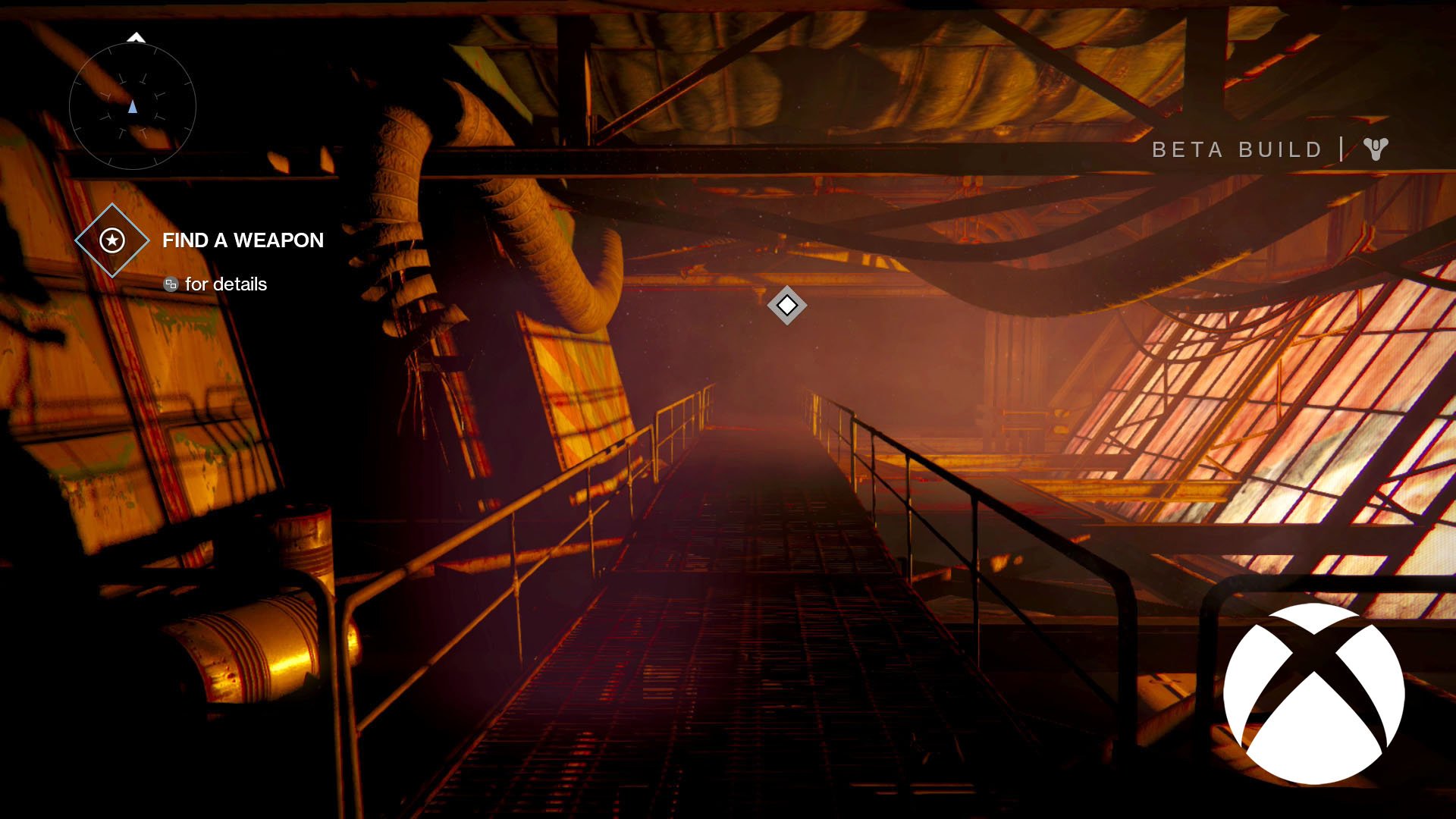This screenshot has height=819, width=1456.
Task: Toggle the BETA BUILD watermark visibility
Action: 1236,149
